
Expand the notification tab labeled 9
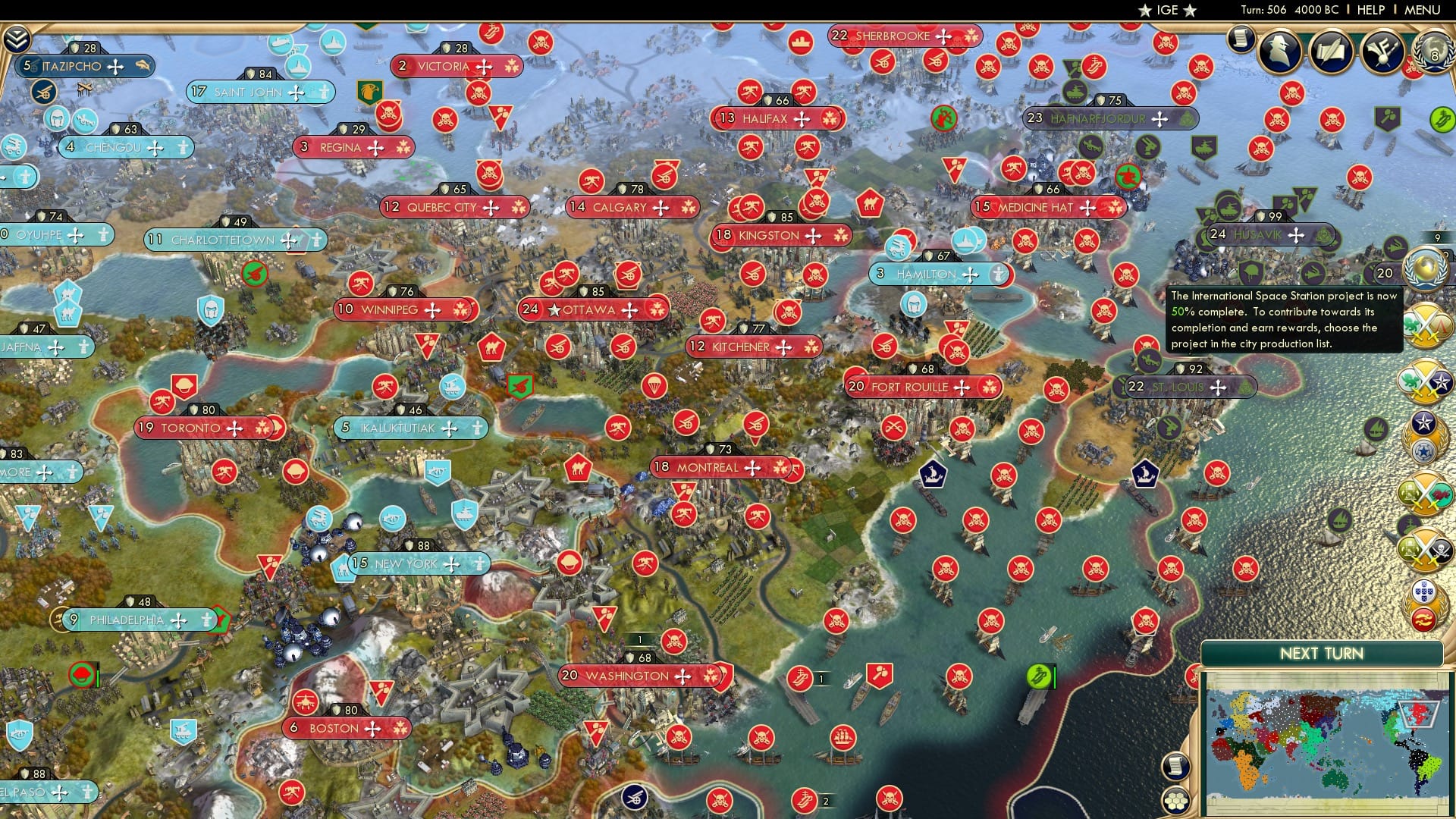click(1438, 237)
